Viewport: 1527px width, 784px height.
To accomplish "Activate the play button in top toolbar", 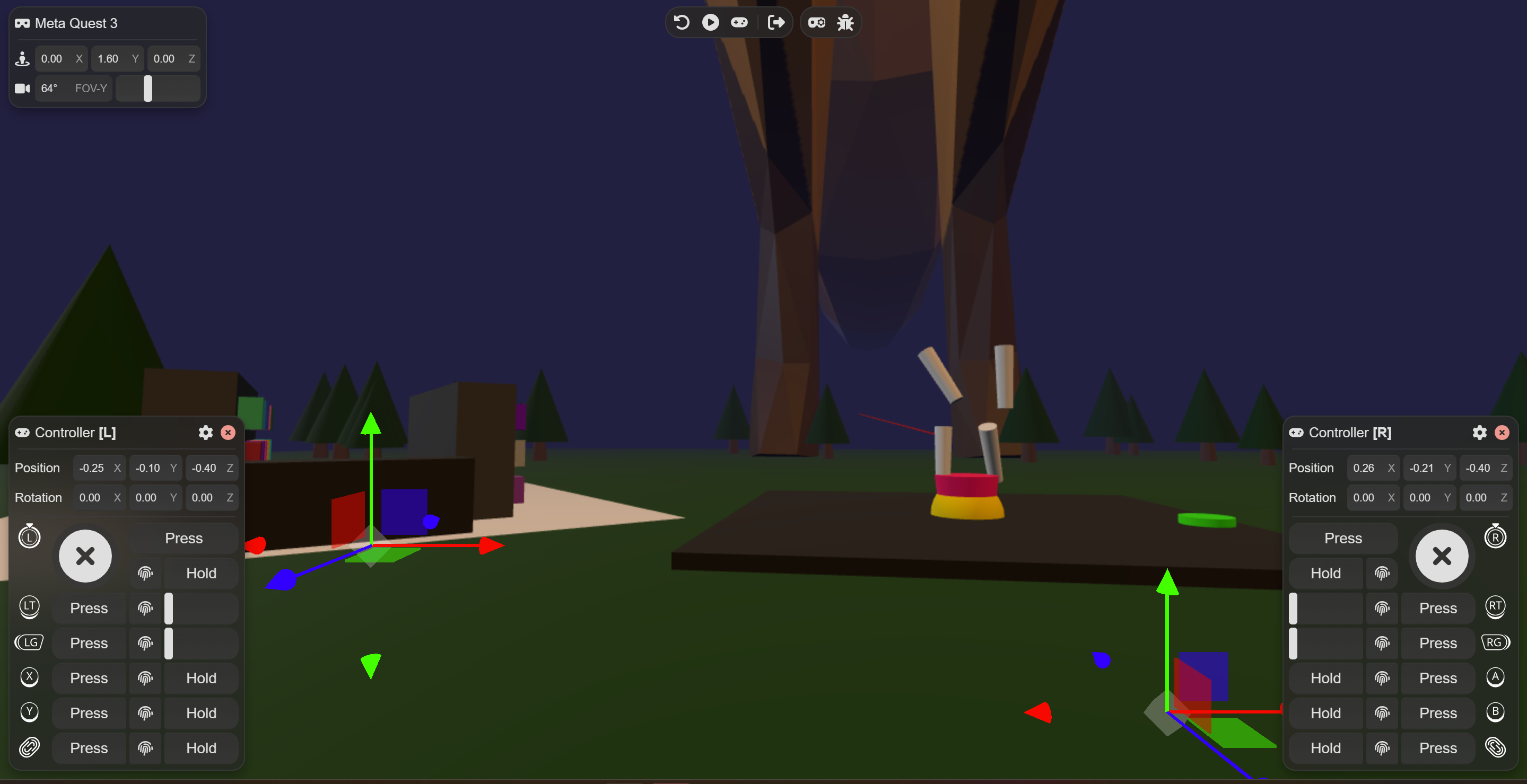I will (x=710, y=22).
